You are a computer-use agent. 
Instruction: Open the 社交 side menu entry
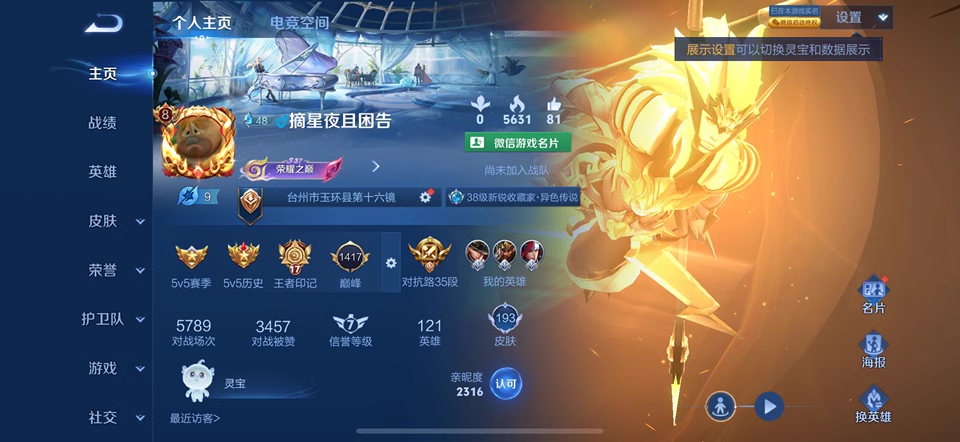[112, 417]
